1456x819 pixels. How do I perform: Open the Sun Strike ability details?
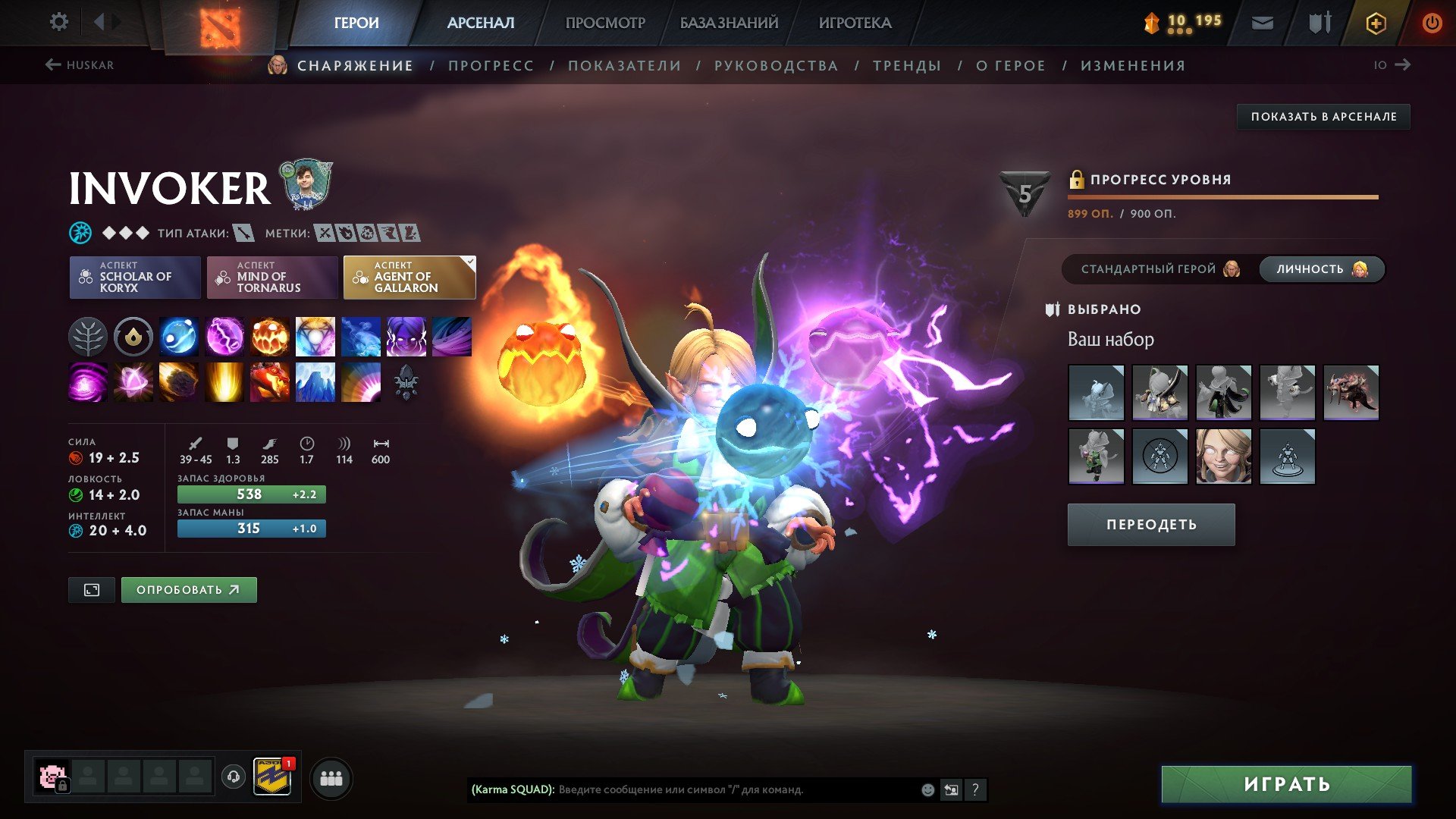coord(223,383)
